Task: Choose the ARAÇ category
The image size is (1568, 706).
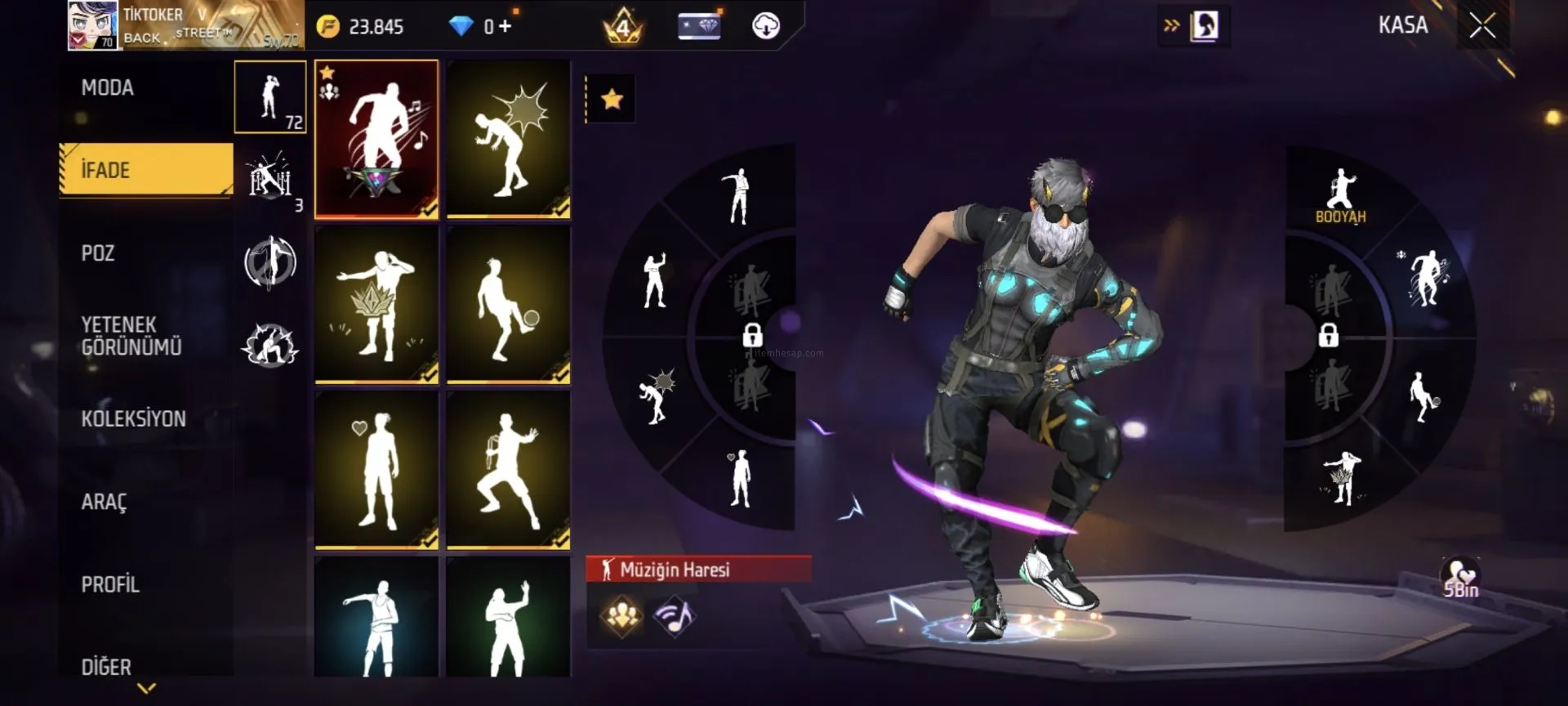Action: pyautogui.click(x=104, y=502)
